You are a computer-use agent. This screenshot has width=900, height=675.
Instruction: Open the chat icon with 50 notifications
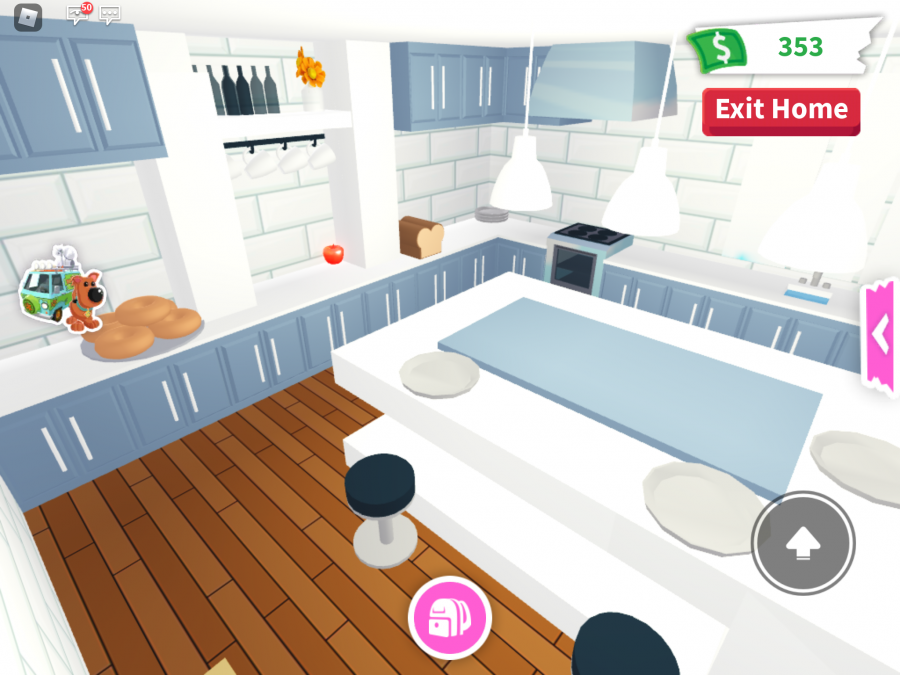[x=78, y=15]
